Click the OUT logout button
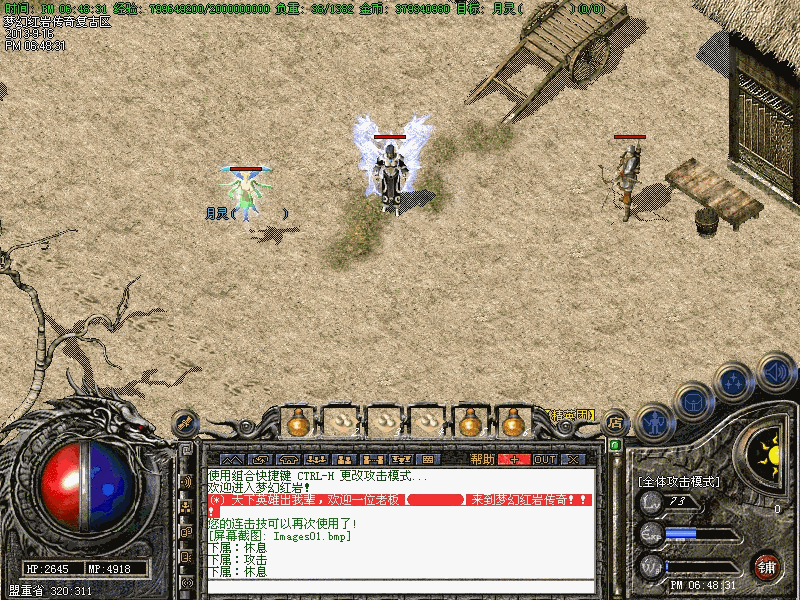This screenshot has width=800, height=600. click(x=544, y=459)
